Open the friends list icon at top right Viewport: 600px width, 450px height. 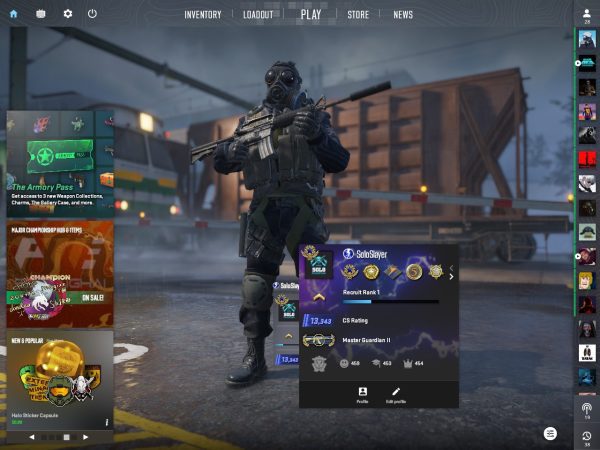(x=587, y=14)
